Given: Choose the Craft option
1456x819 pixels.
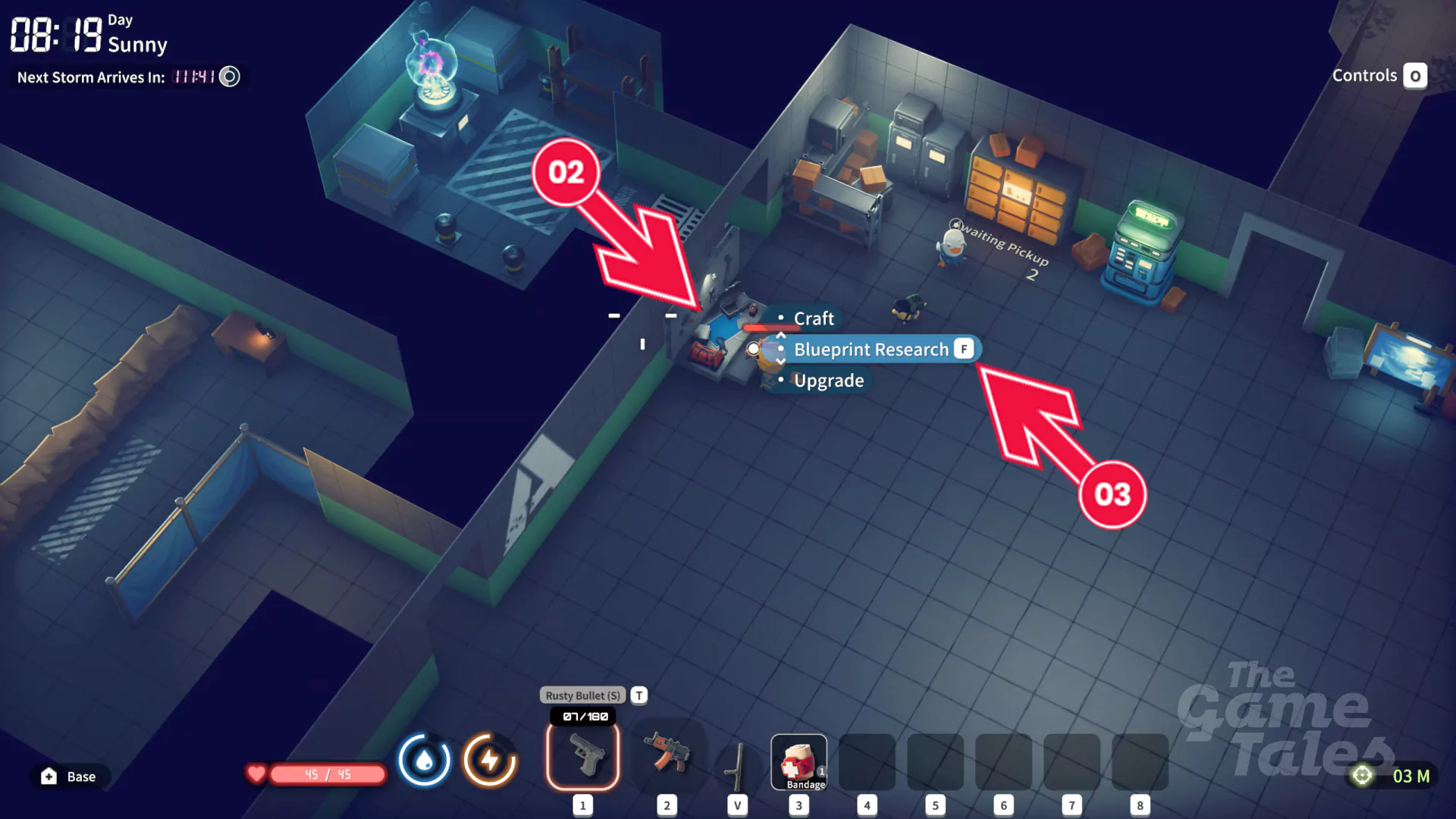Looking at the screenshot, I should coord(813,318).
